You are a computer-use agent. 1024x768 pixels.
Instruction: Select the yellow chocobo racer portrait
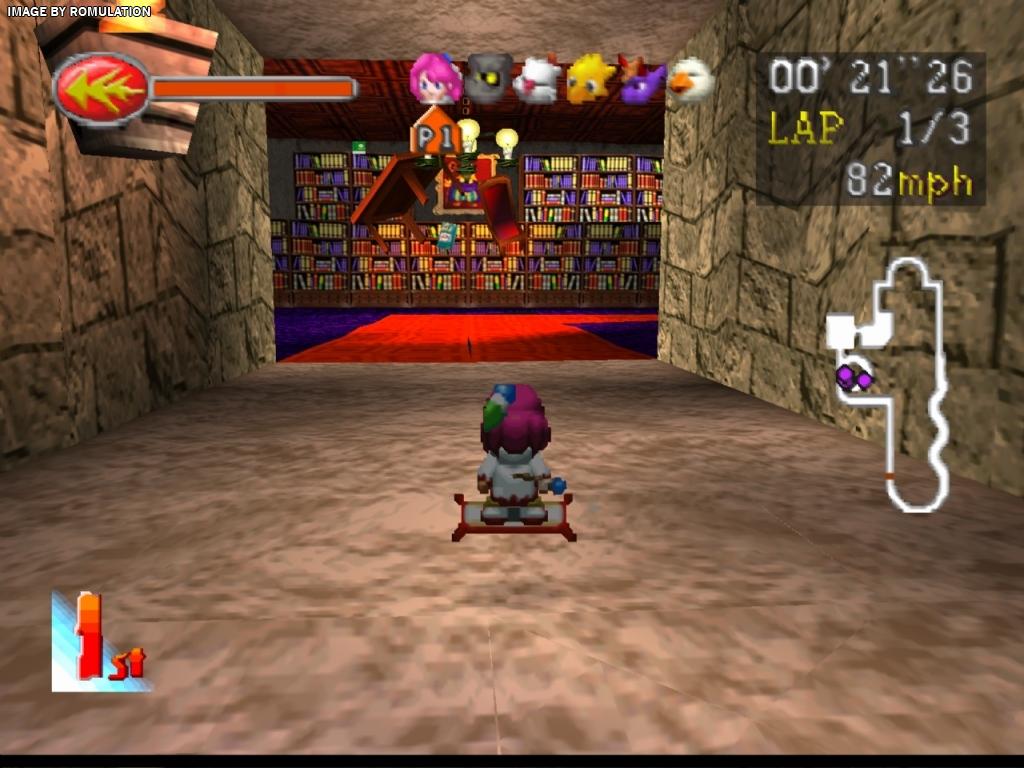click(590, 79)
